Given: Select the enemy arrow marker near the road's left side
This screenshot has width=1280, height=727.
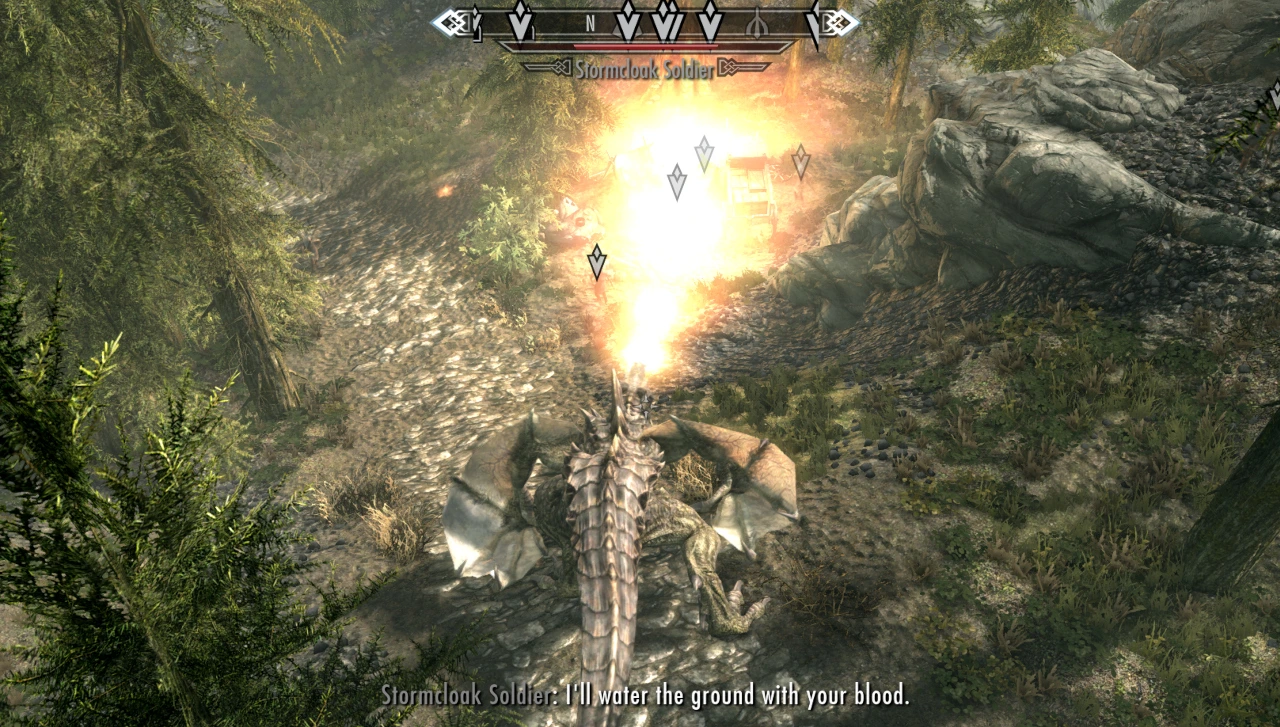Looking at the screenshot, I should coord(598,260).
